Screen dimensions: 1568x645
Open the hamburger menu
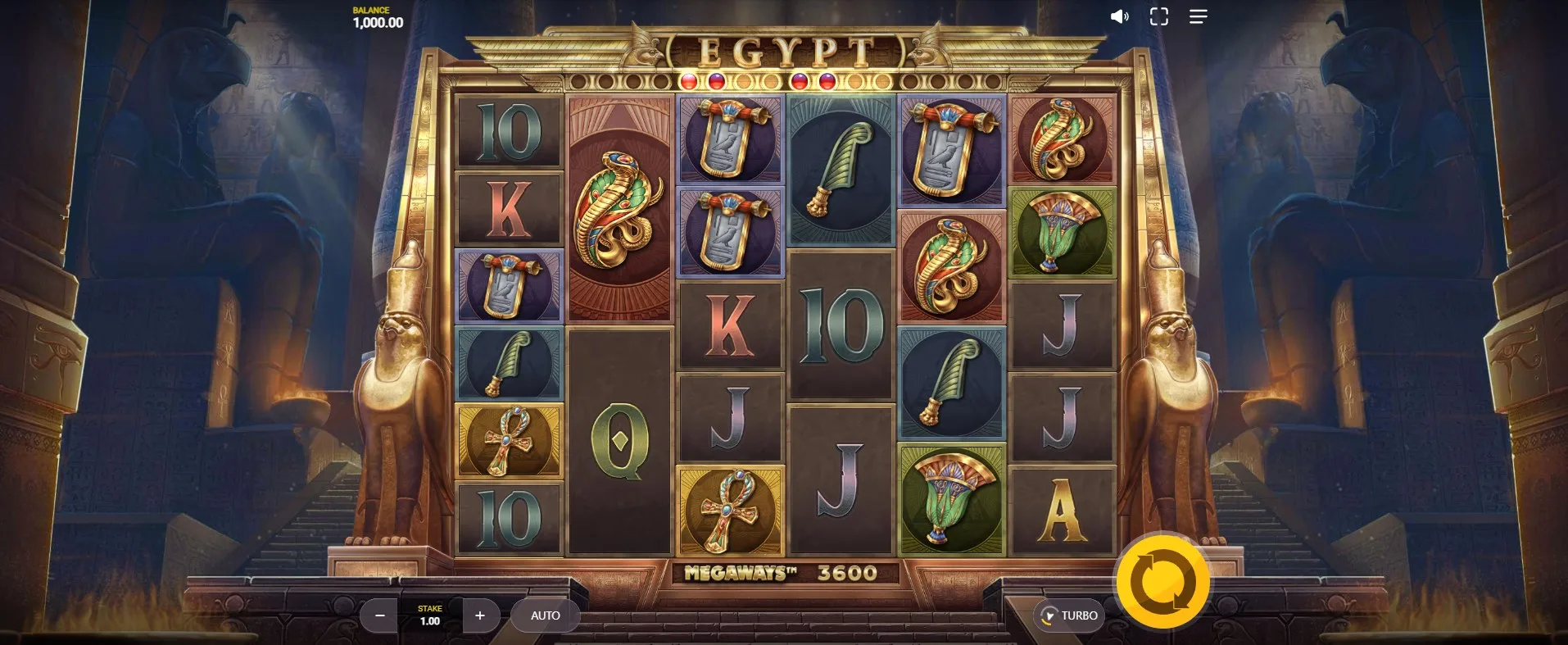click(1198, 16)
